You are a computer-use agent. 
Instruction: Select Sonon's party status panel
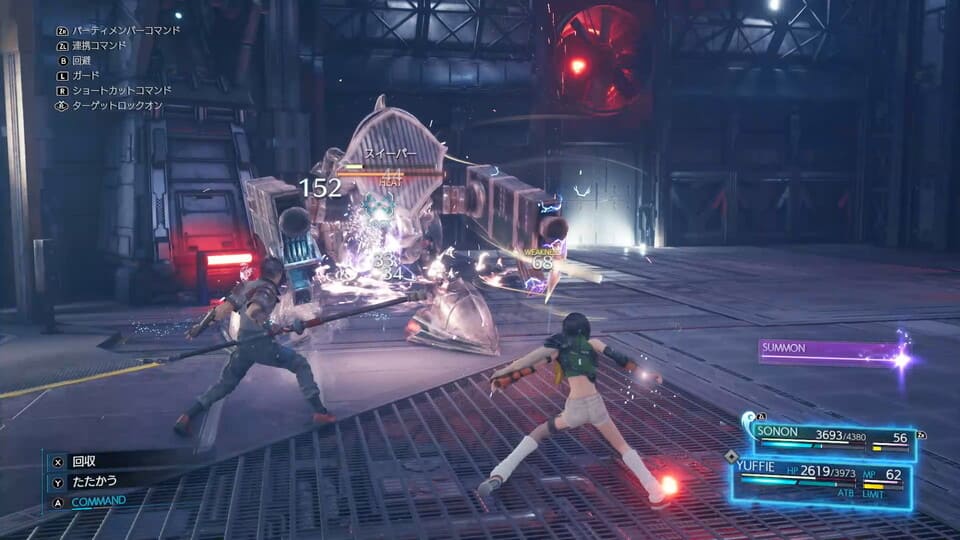coord(831,438)
